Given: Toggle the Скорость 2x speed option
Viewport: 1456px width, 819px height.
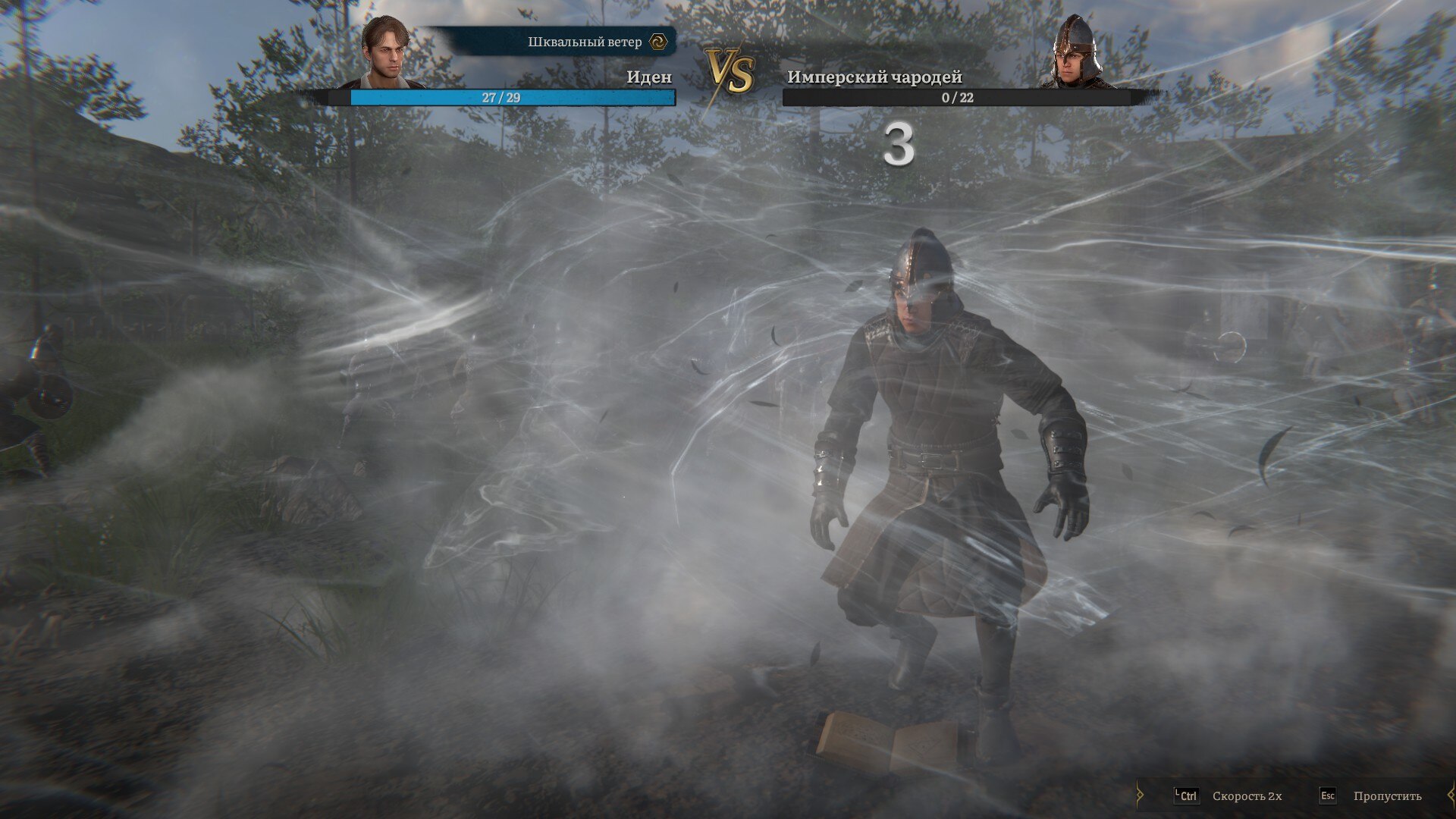Looking at the screenshot, I should pos(1246,796).
